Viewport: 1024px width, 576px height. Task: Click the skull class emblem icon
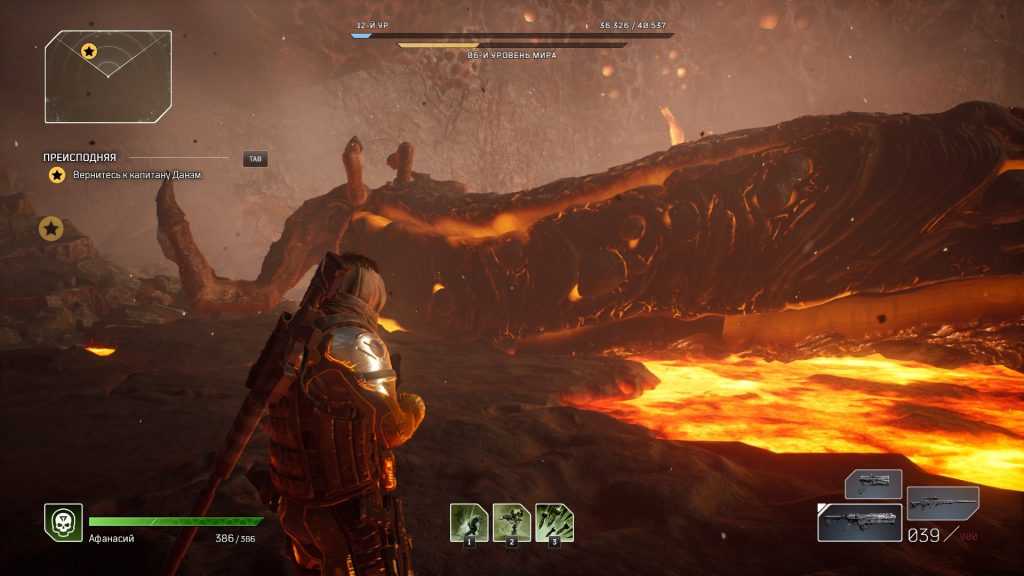coord(62,522)
